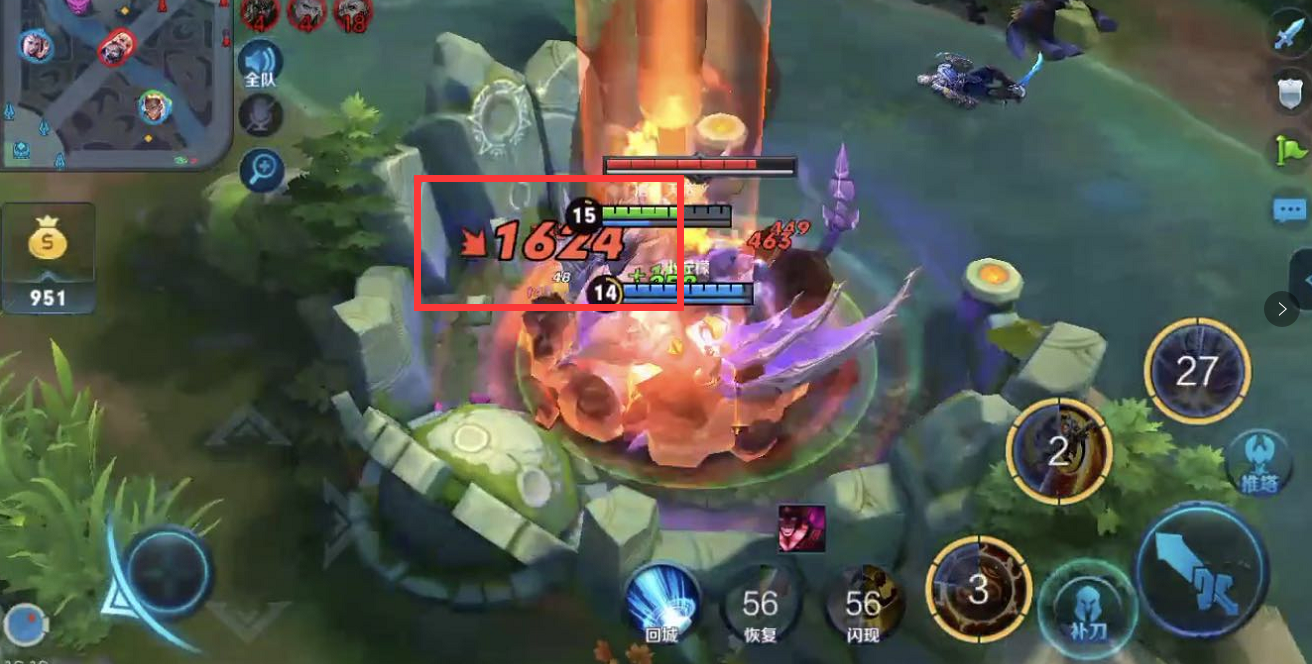The height and width of the screenshot is (664, 1312).
Task: Send the green flag gather signal
Action: click(x=1288, y=150)
